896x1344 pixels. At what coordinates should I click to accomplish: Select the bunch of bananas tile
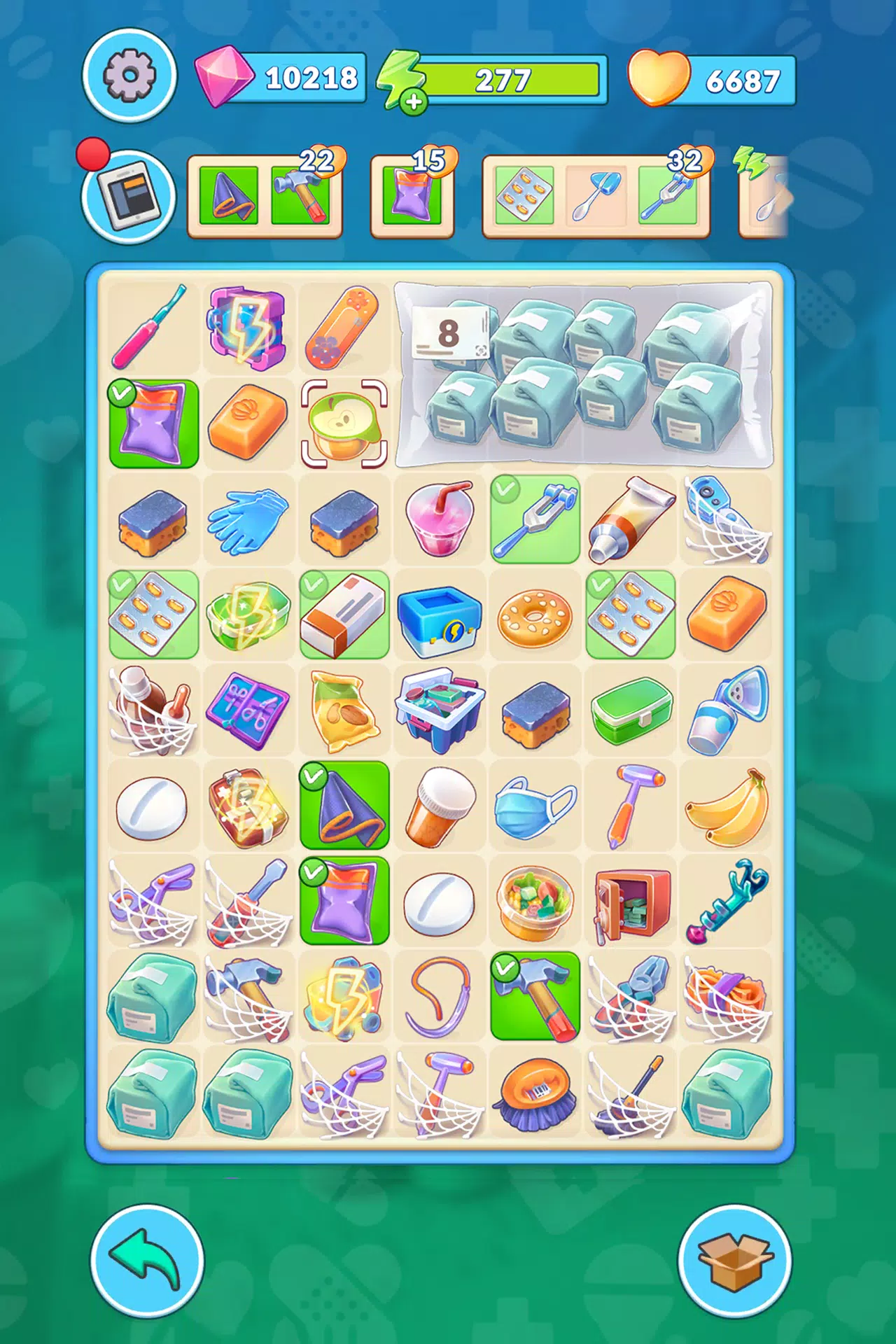(727, 806)
